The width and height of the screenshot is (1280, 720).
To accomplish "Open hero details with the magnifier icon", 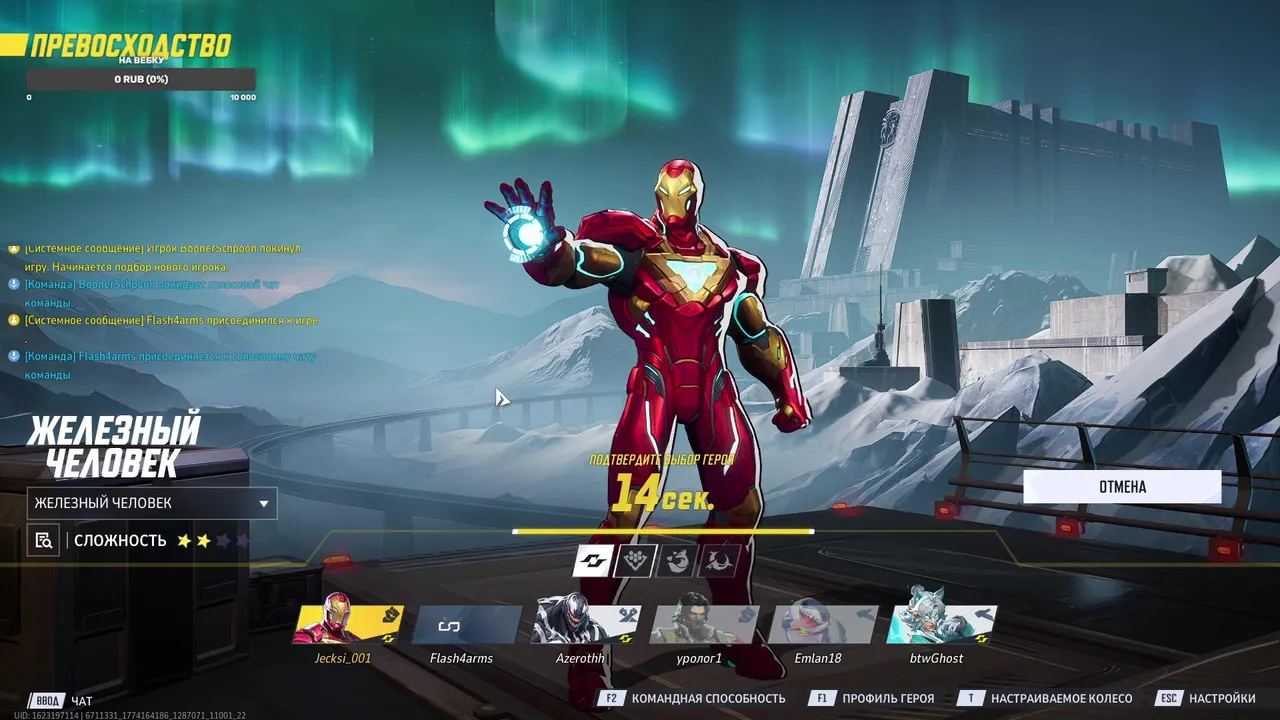I will click(43, 541).
